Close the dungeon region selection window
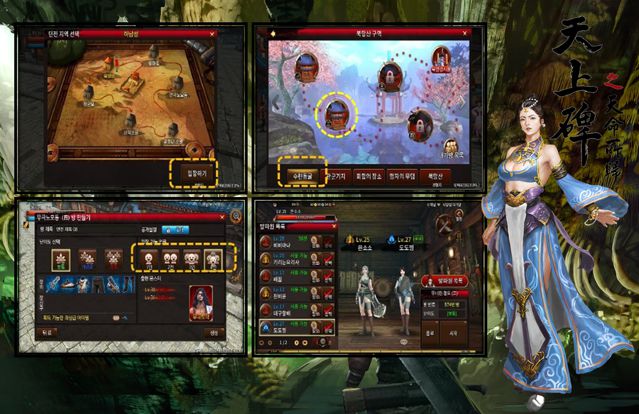 click(x=212, y=33)
